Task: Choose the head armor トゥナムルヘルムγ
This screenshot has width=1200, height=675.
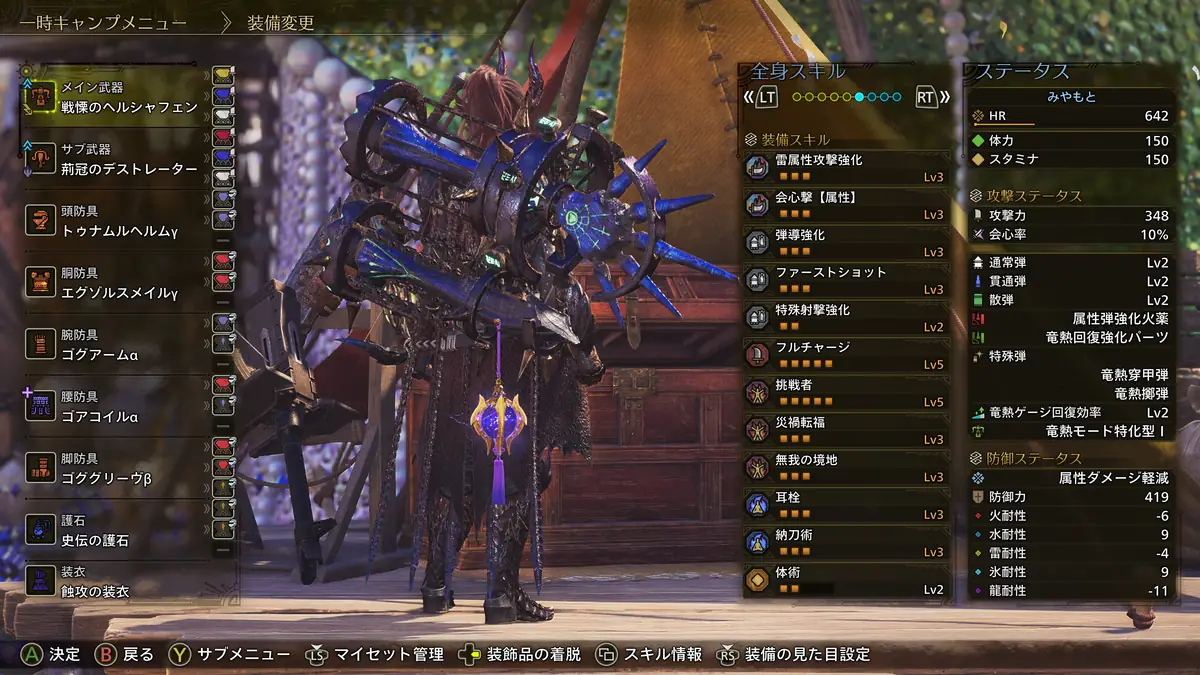Action: tap(115, 221)
